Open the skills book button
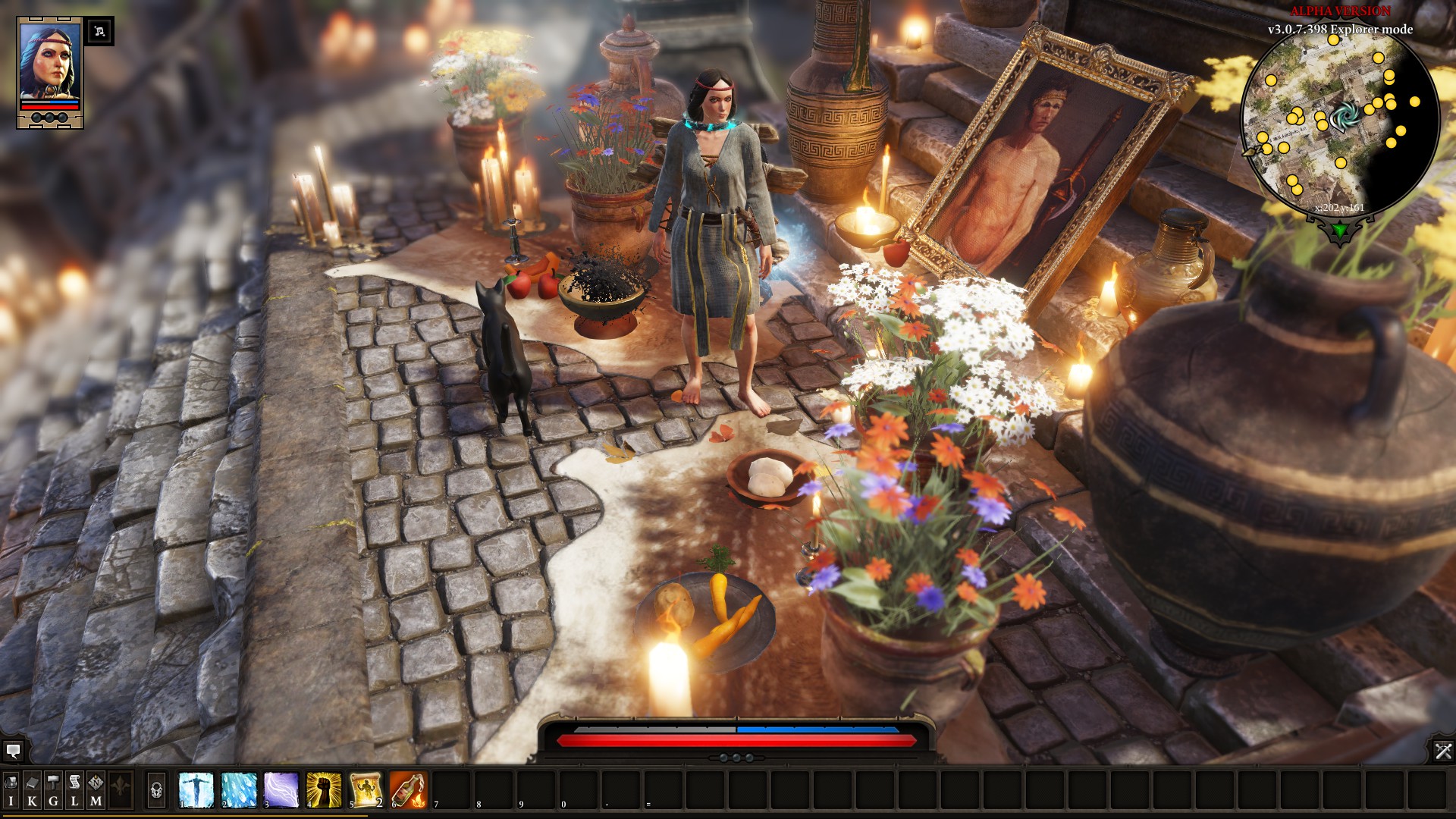This screenshot has width=1456, height=819. point(32,789)
